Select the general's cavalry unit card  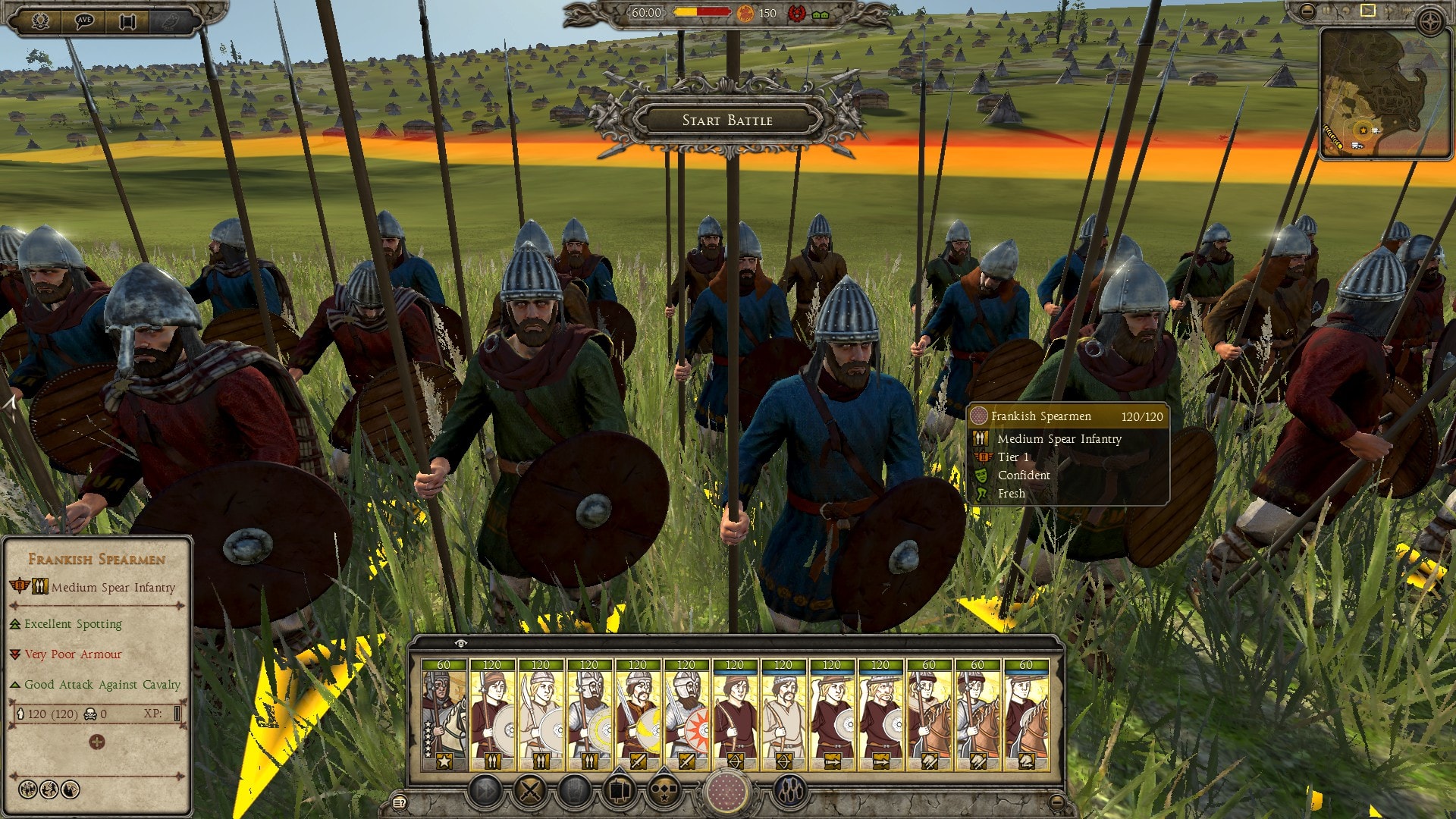pyautogui.click(x=444, y=714)
